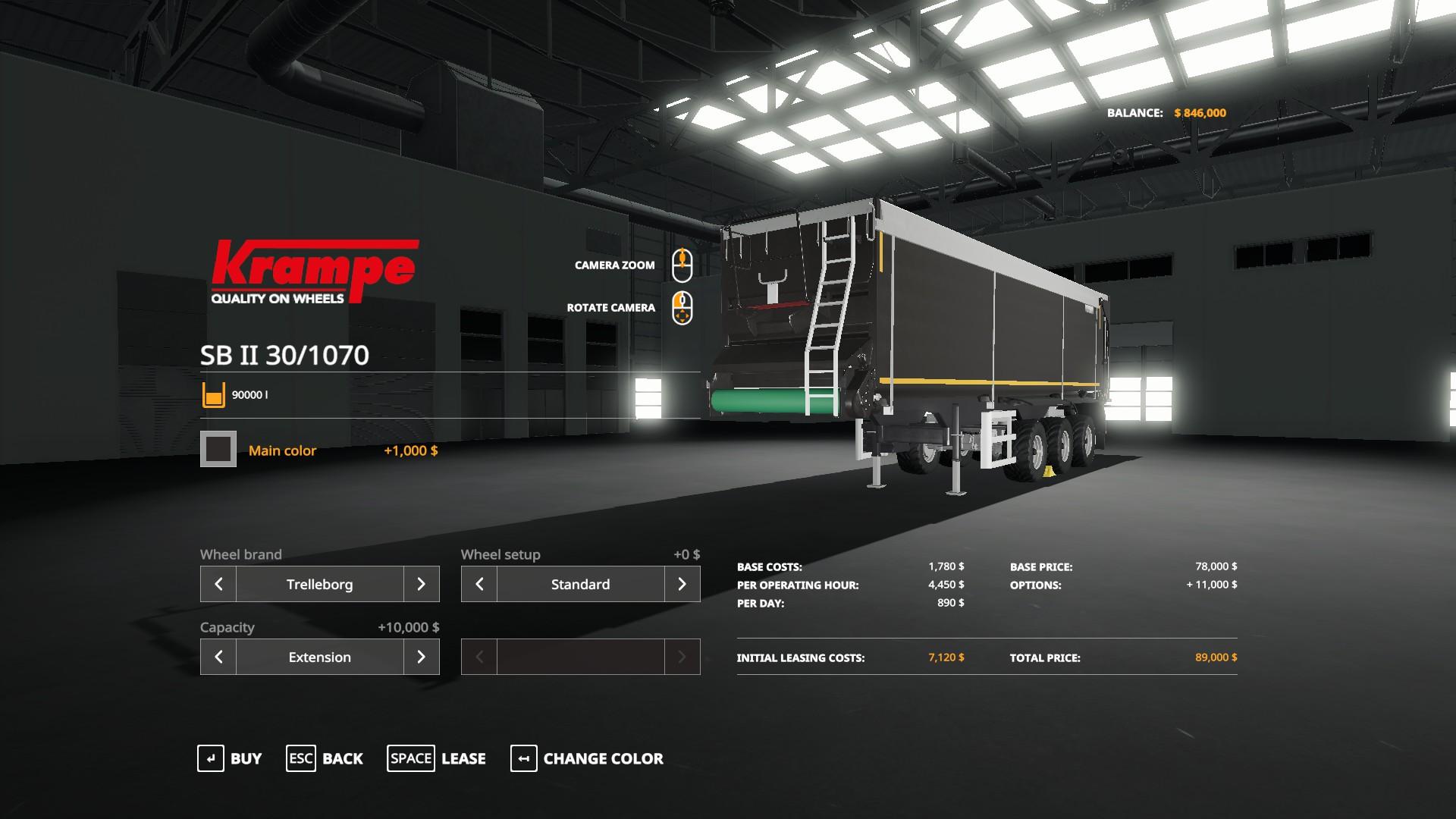Viewport: 1456px width, 819px height.
Task: Buy the SB II 30/1070 trailer
Action: (x=229, y=758)
